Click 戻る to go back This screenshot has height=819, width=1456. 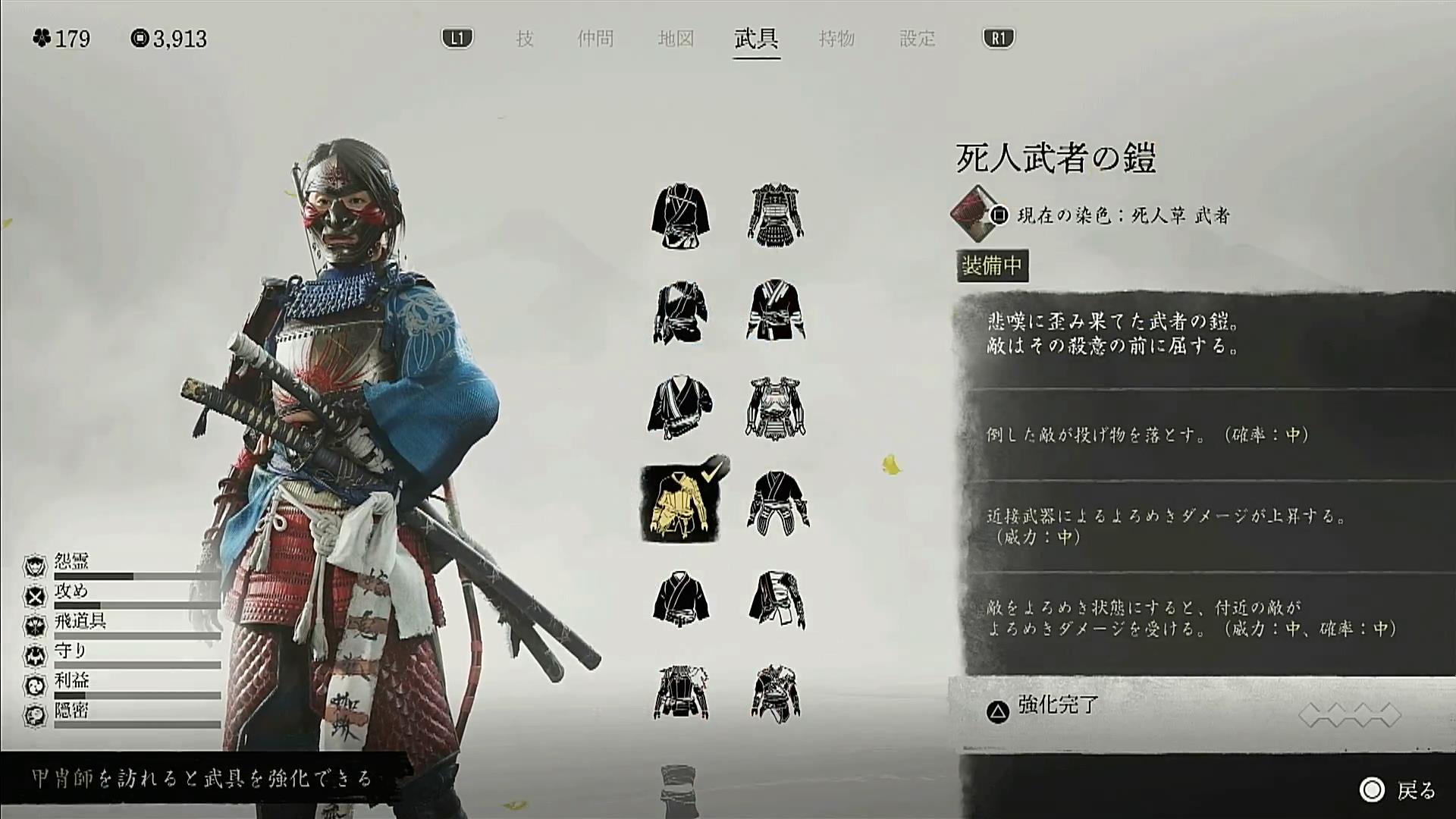click(1403, 791)
